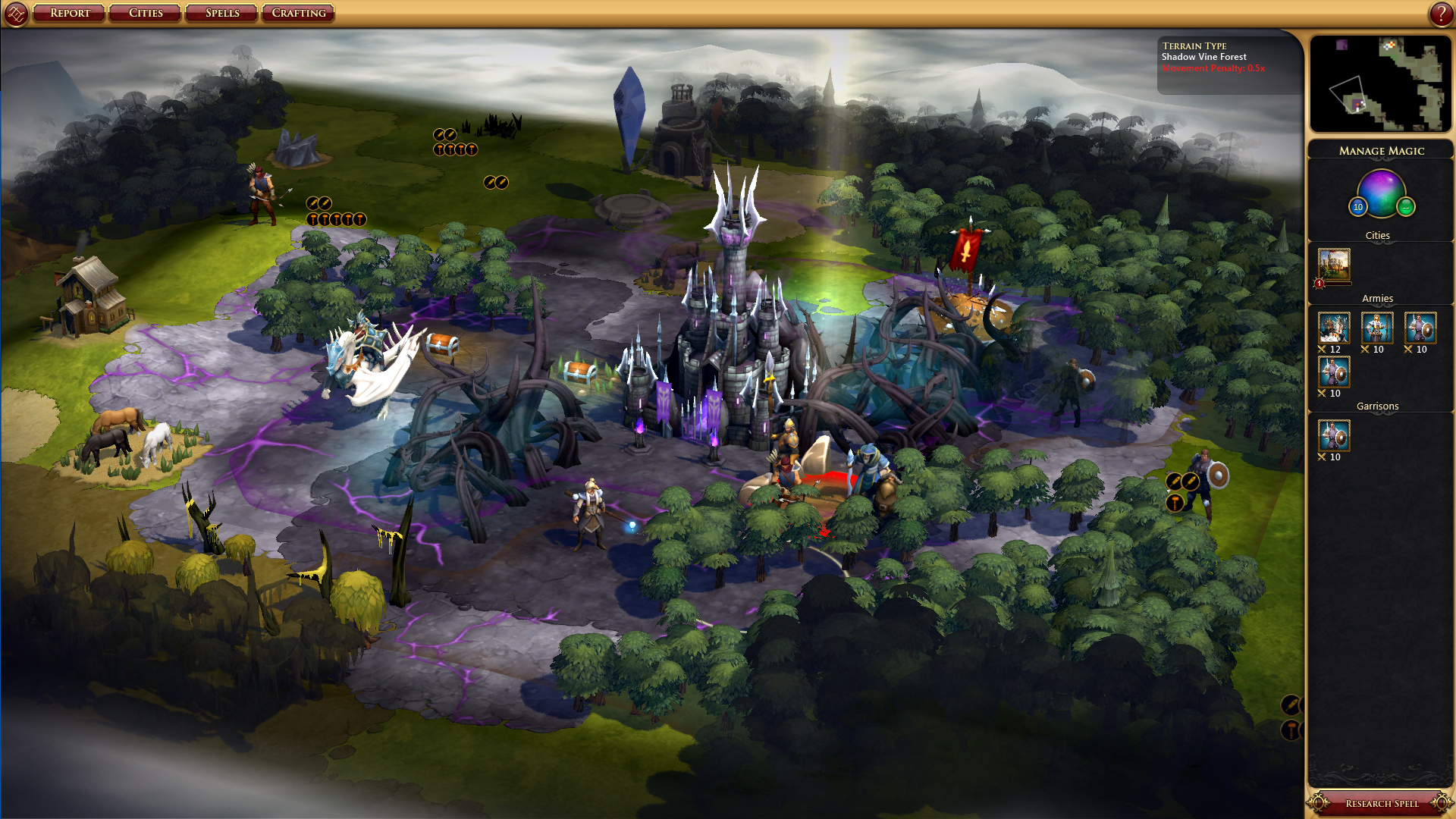Click the round red main menu emblem
Screen dimensions: 1456x819
(x=16, y=13)
